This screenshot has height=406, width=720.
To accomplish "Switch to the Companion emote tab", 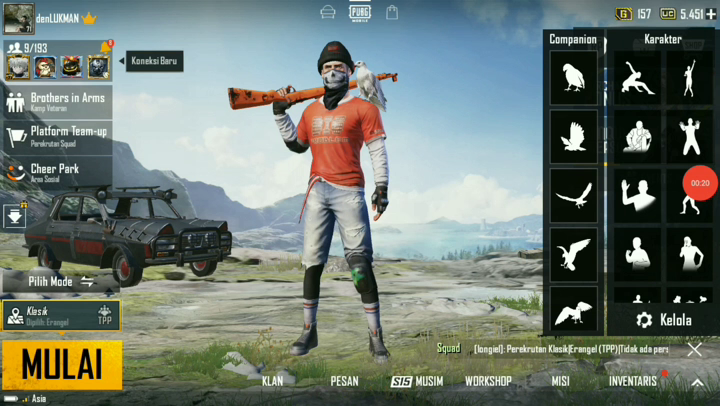I will coord(573,39).
